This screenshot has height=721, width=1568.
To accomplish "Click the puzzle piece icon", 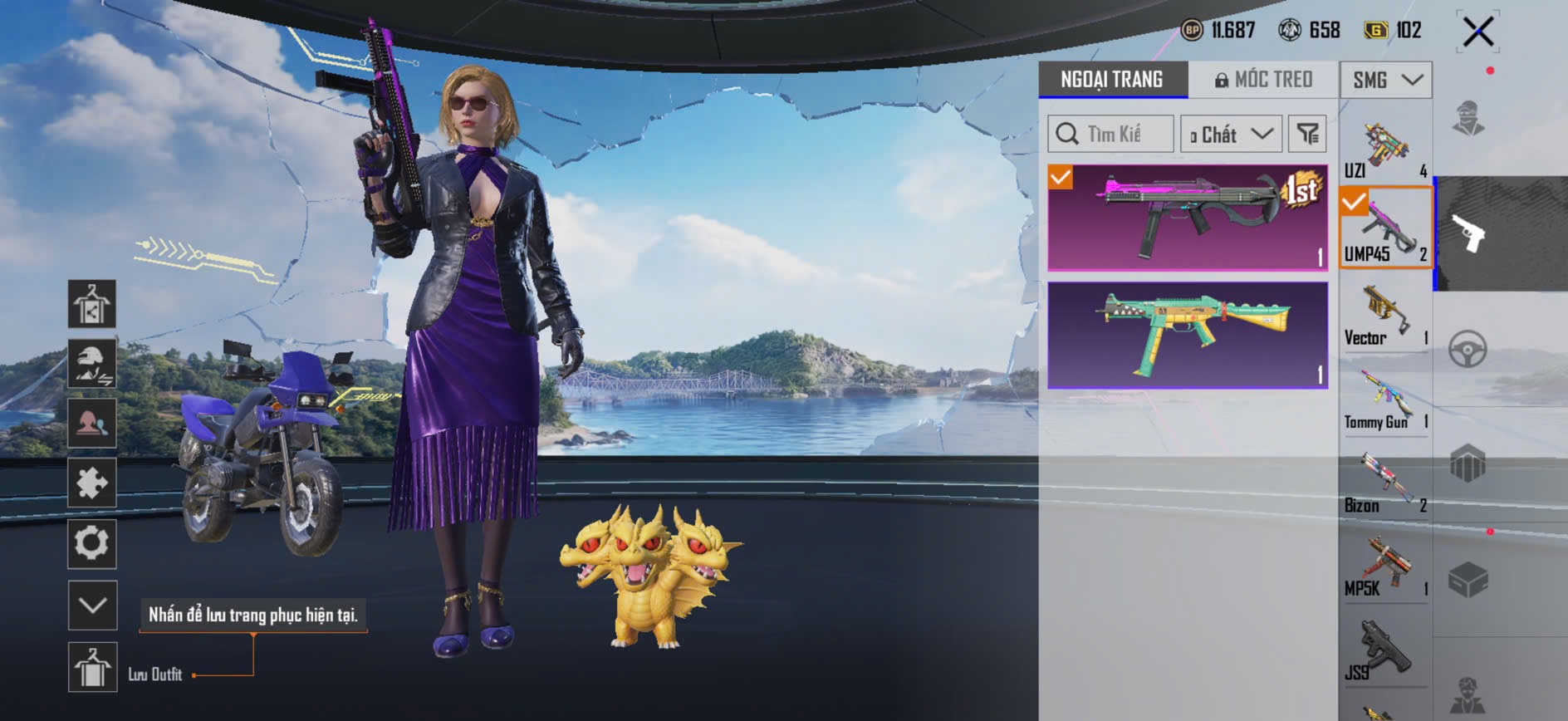I will (92, 483).
